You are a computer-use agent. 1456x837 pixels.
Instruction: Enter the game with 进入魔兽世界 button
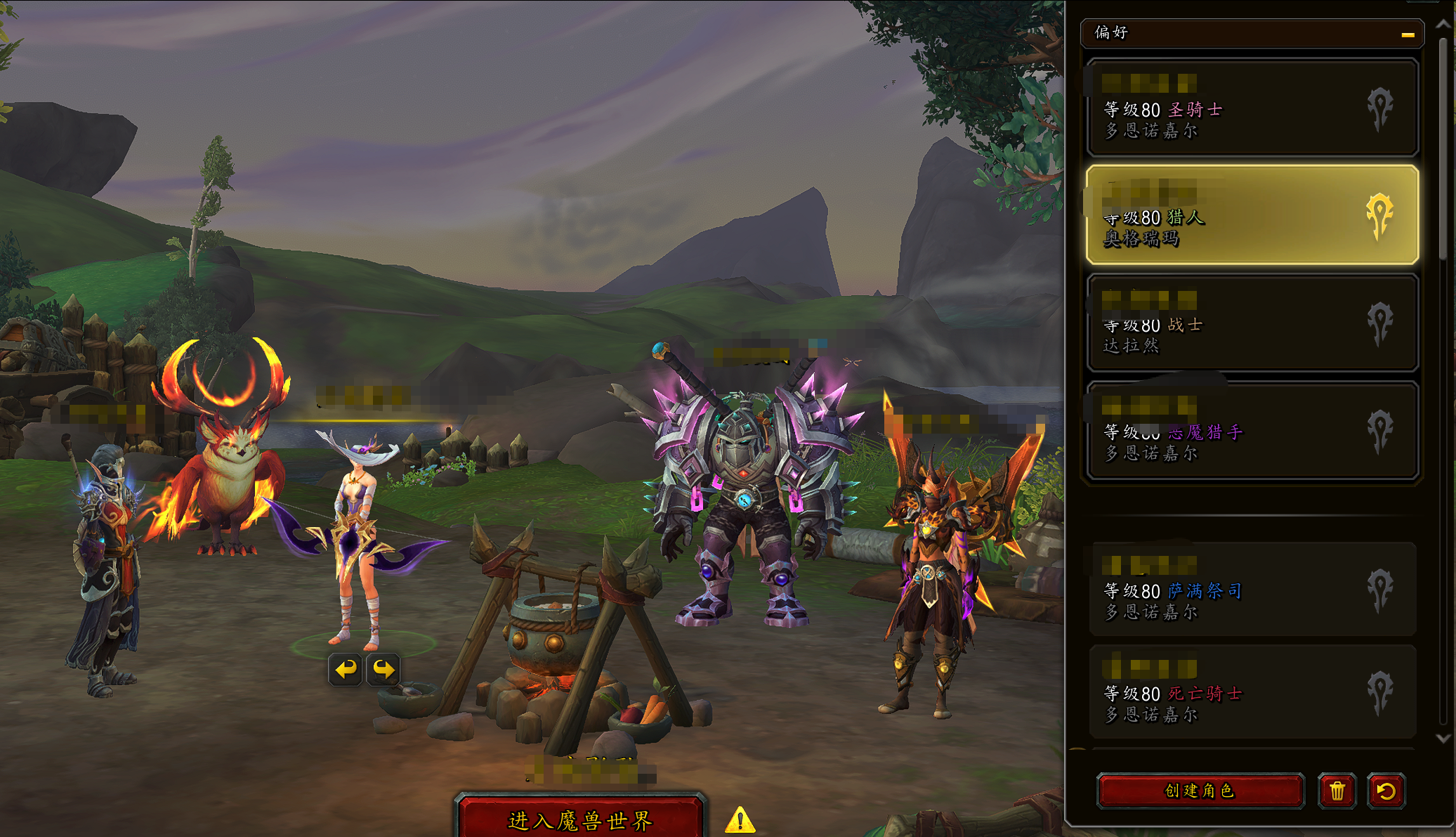[580, 819]
